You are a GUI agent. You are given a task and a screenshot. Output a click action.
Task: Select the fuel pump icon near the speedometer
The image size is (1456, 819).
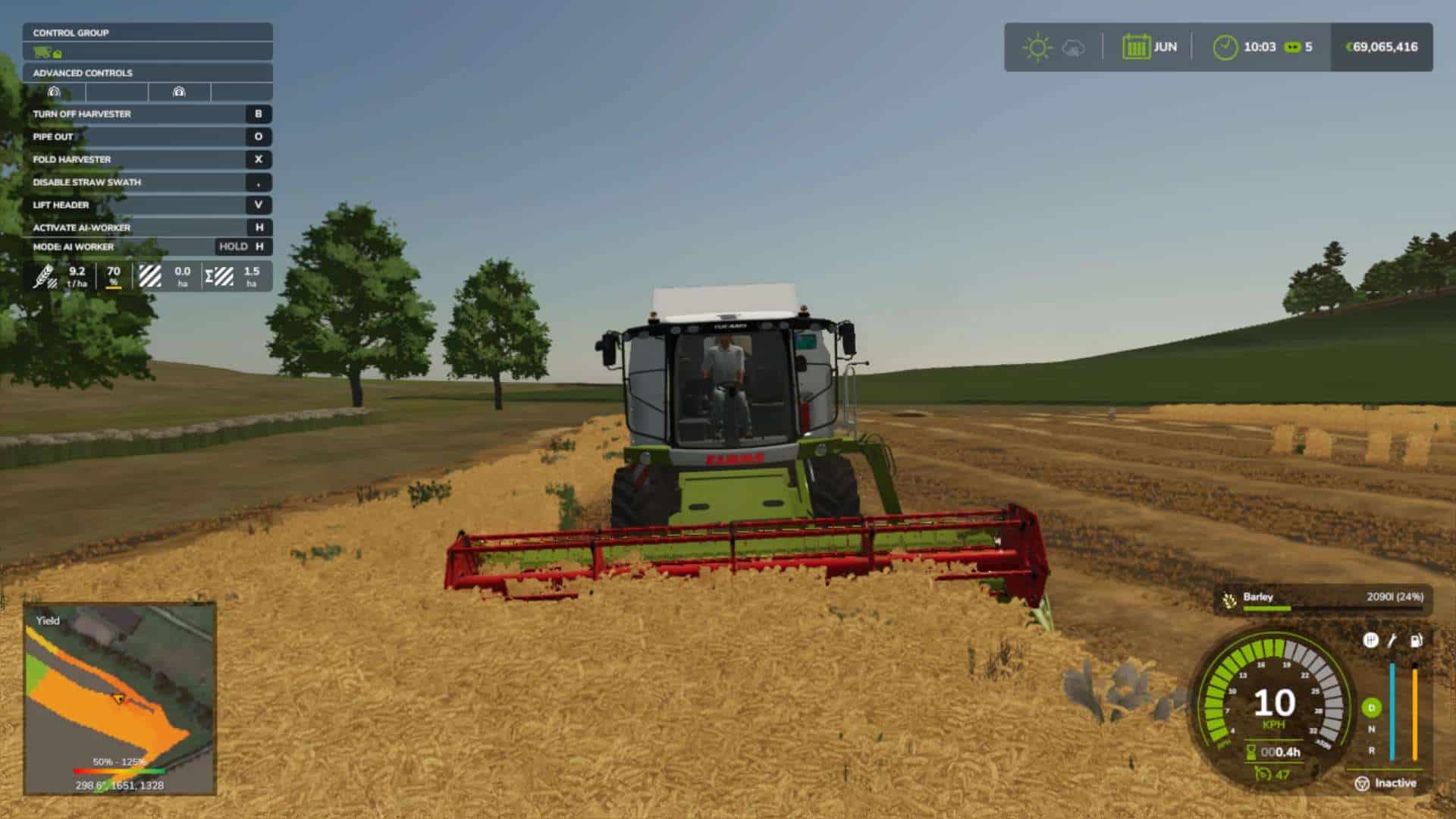click(1416, 640)
